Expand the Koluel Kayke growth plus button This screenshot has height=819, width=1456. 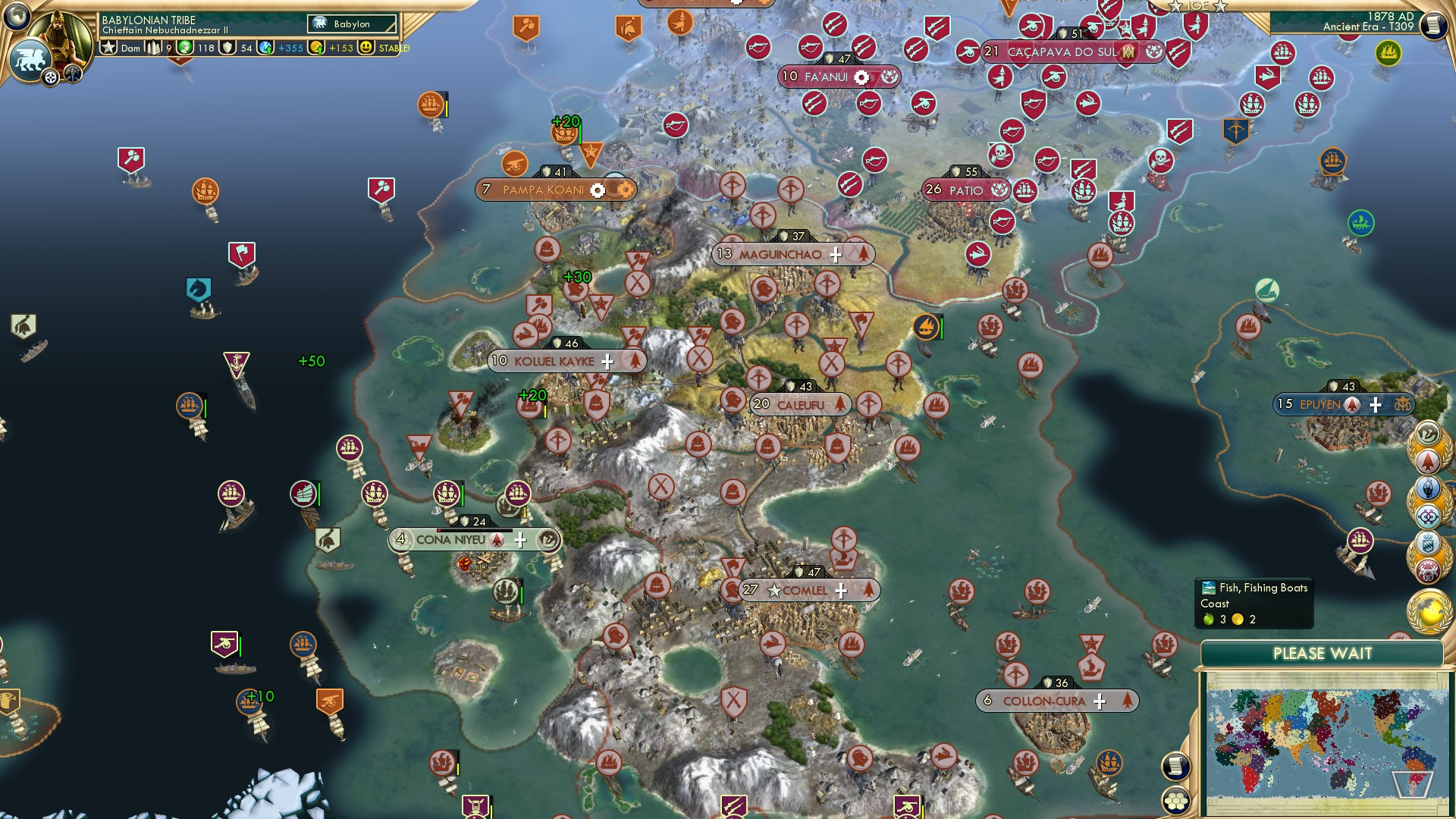click(x=606, y=362)
